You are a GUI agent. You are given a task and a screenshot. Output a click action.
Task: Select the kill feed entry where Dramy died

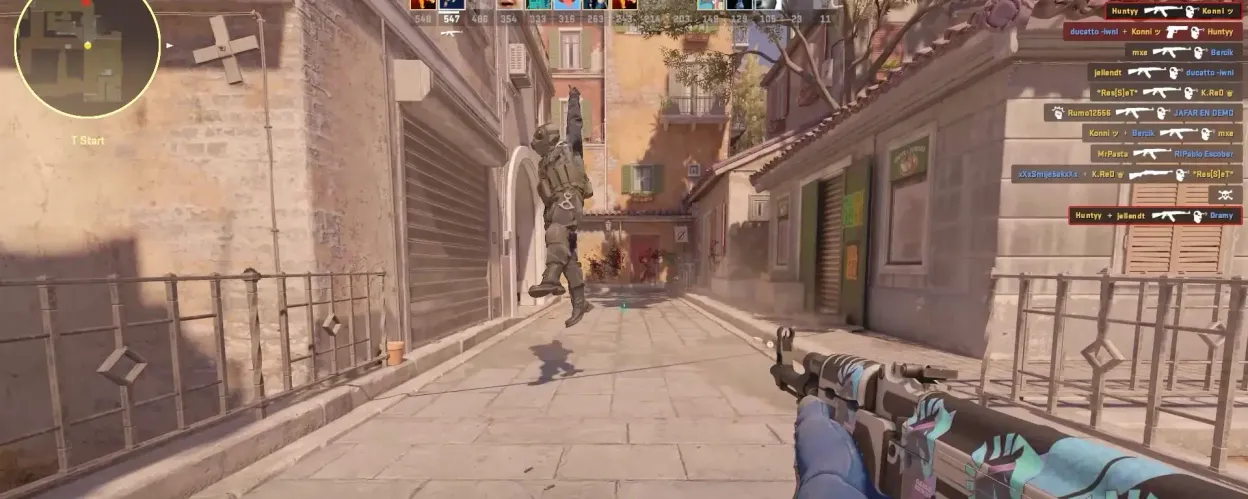(1154, 215)
